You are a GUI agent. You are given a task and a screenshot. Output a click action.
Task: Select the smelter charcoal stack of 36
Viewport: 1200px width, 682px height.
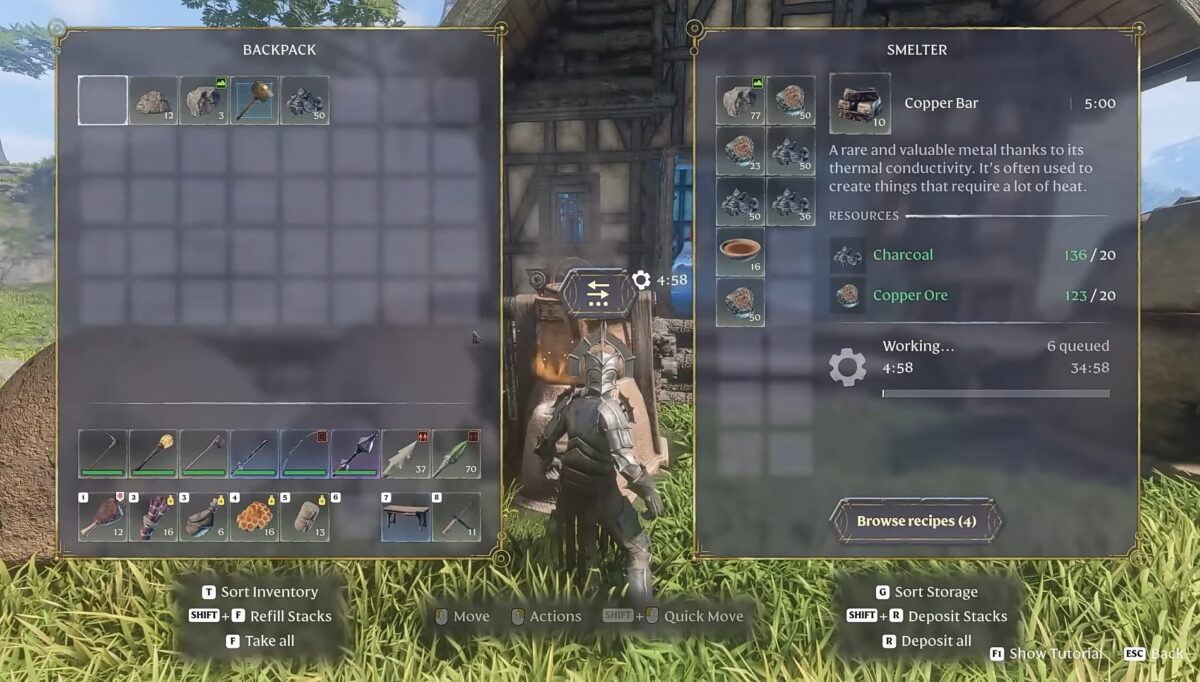790,201
